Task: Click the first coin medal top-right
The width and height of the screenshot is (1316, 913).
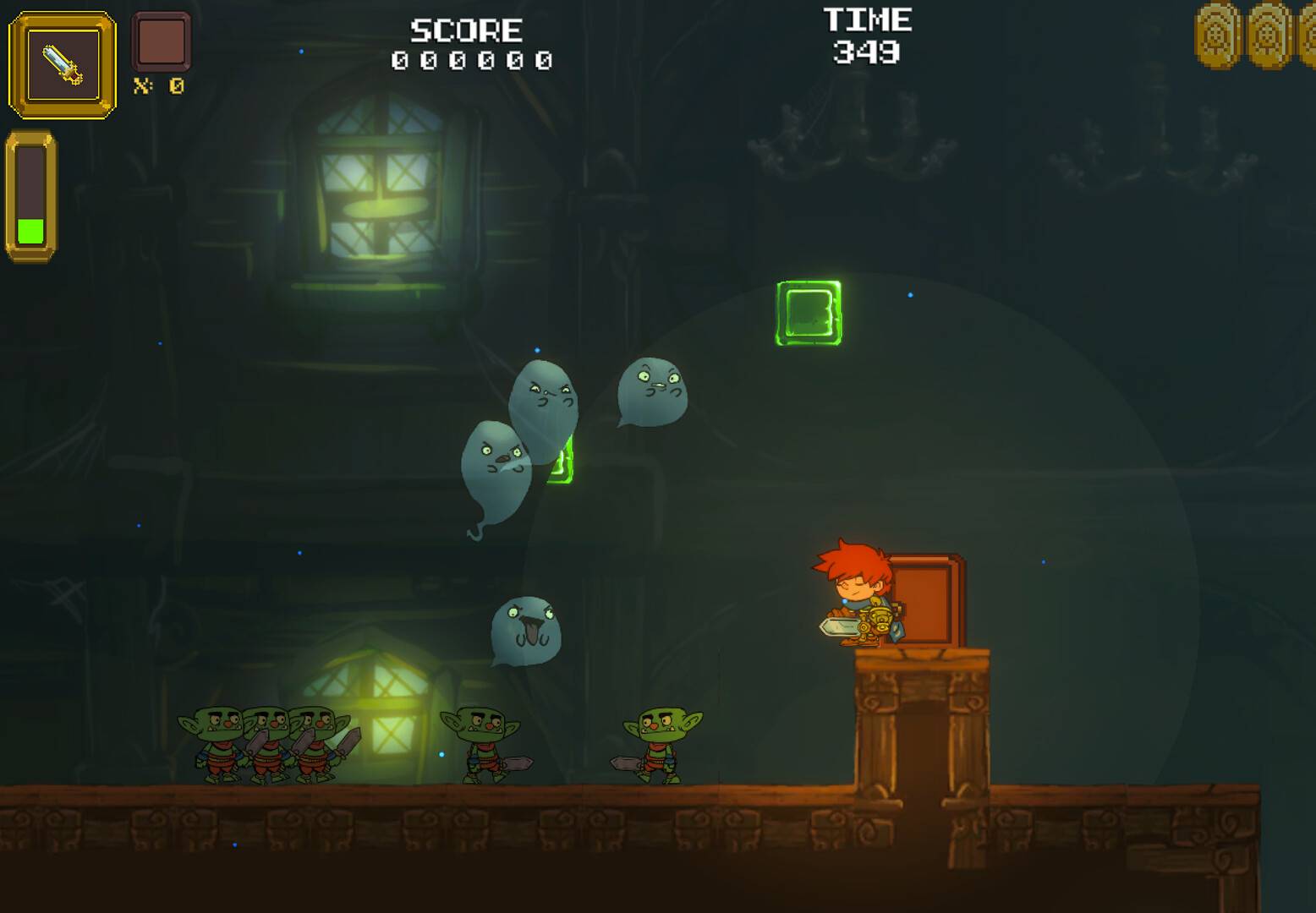Action: 1215,36
